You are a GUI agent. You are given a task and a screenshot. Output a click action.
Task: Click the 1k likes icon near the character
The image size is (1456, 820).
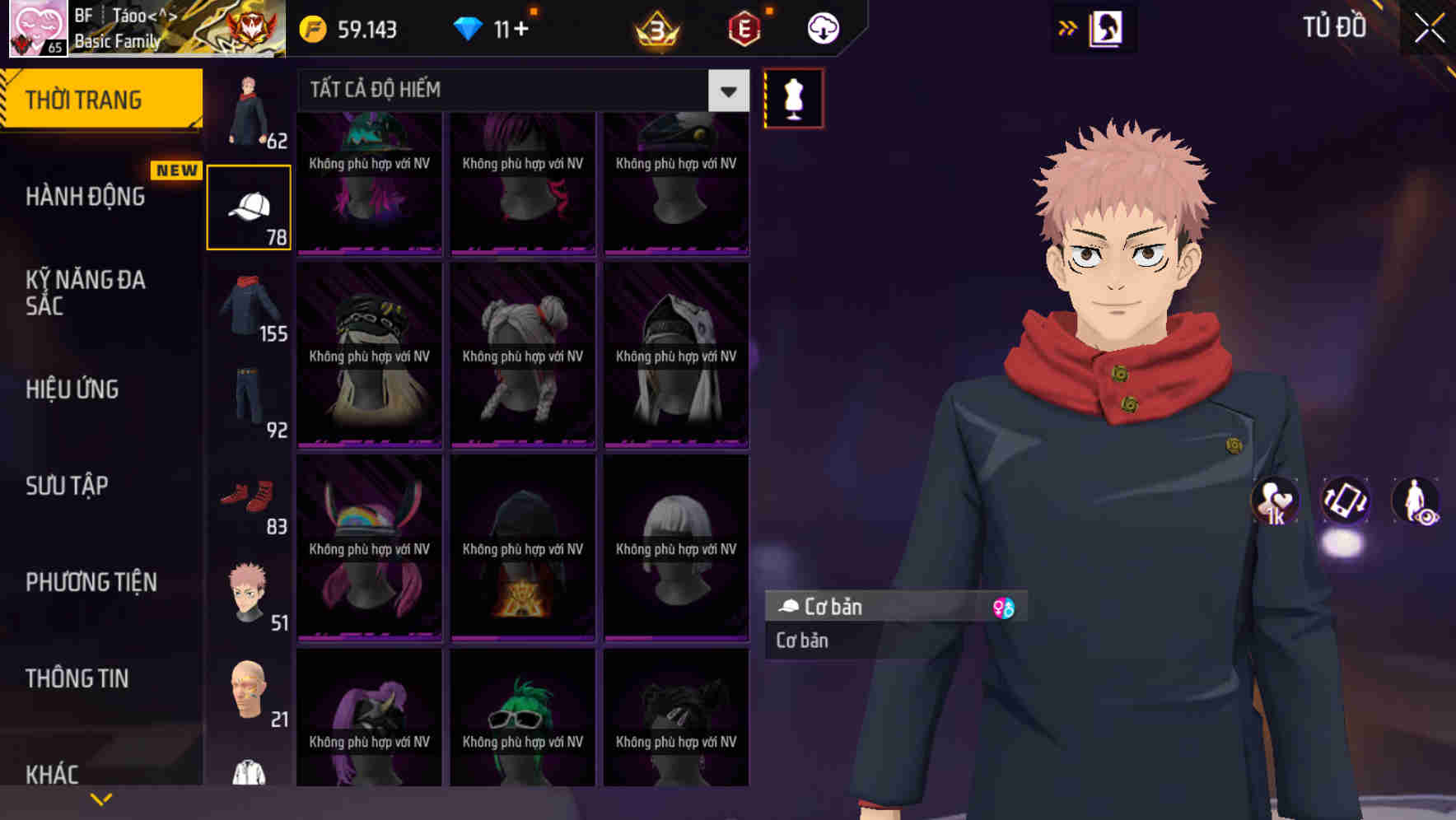(x=1275, y=503)
